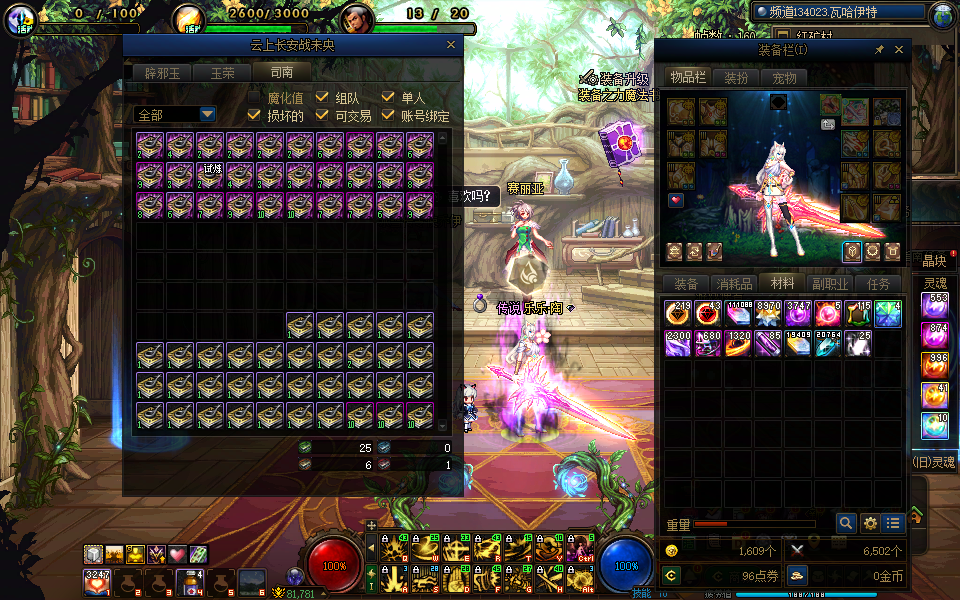
Task: Close the 云上长安战未央 window
Action: pos(450,45)
